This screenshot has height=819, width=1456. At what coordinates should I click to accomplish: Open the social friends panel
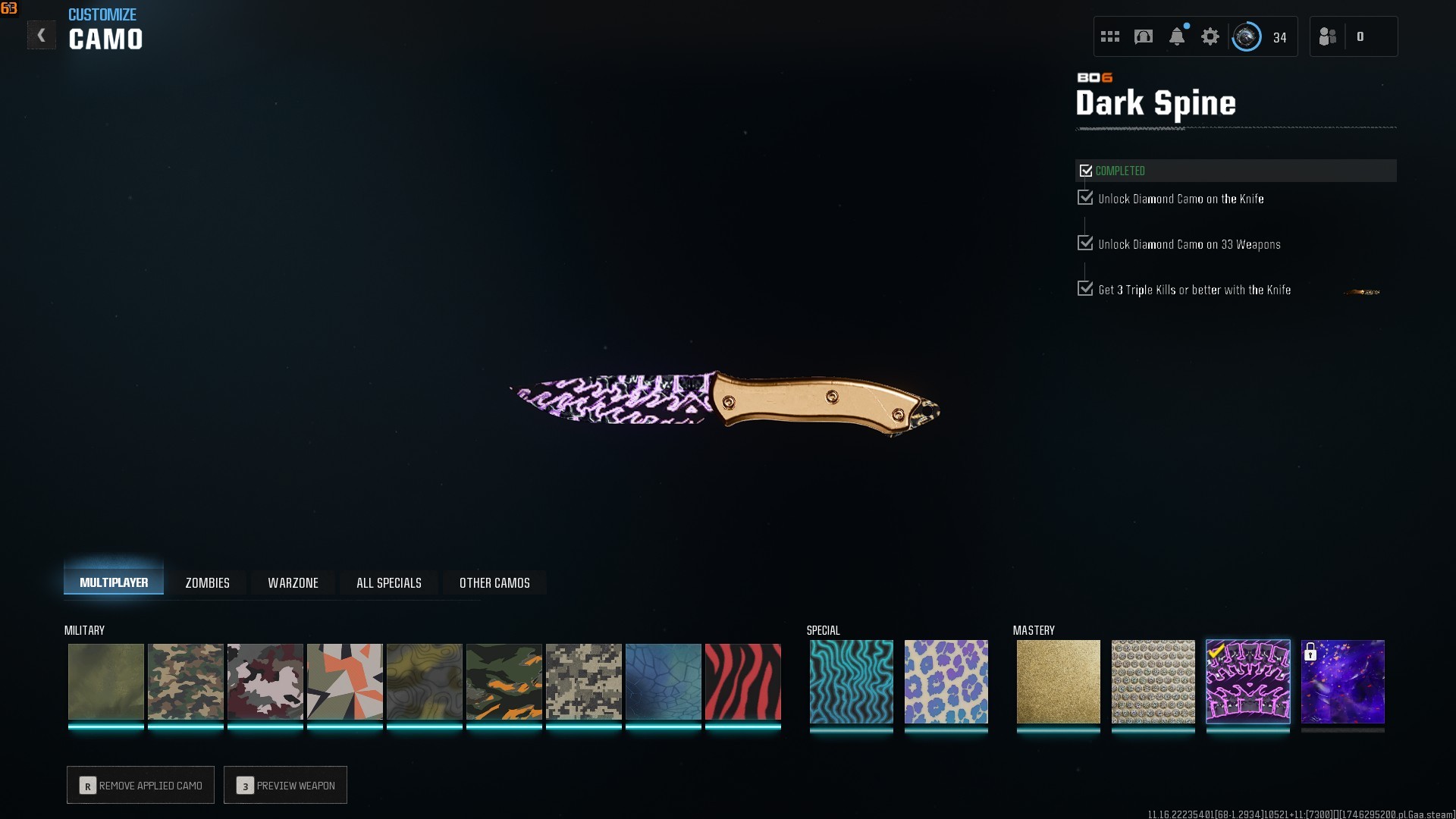[1328, 36]
